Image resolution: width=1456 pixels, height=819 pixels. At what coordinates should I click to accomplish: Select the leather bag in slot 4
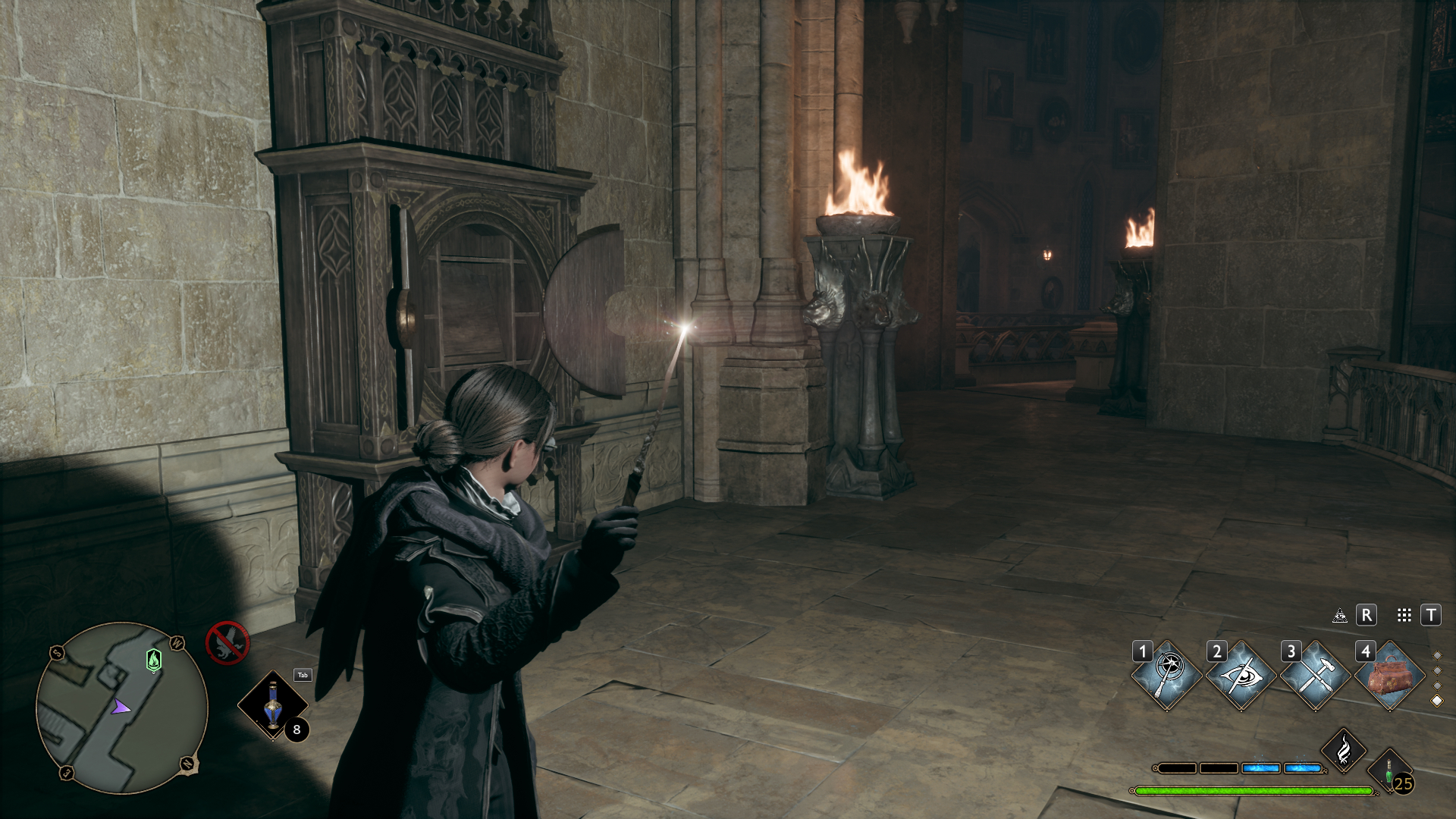tap(1389, 675)
